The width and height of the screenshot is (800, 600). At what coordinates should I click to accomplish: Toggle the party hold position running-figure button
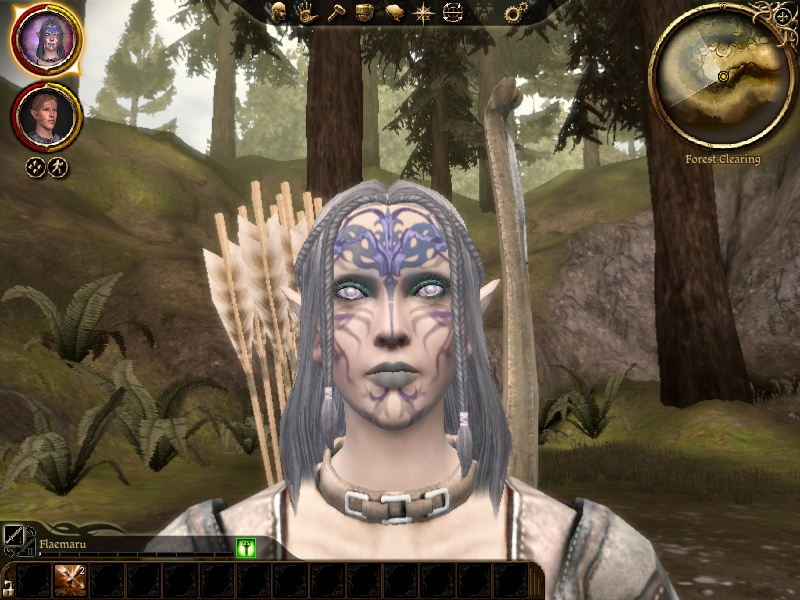[x=58, y=167]
